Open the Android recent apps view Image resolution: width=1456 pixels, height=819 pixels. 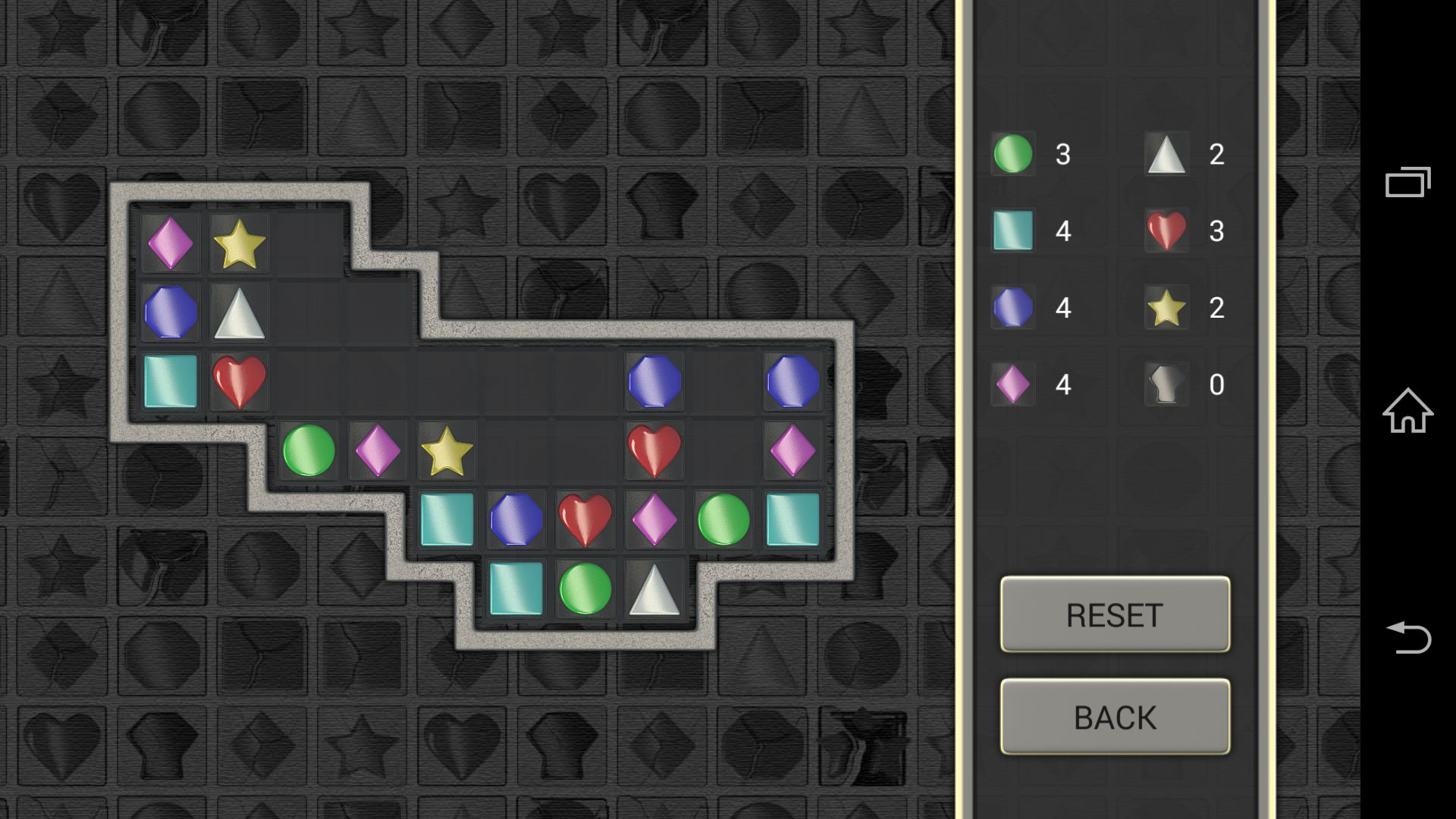1407,182
